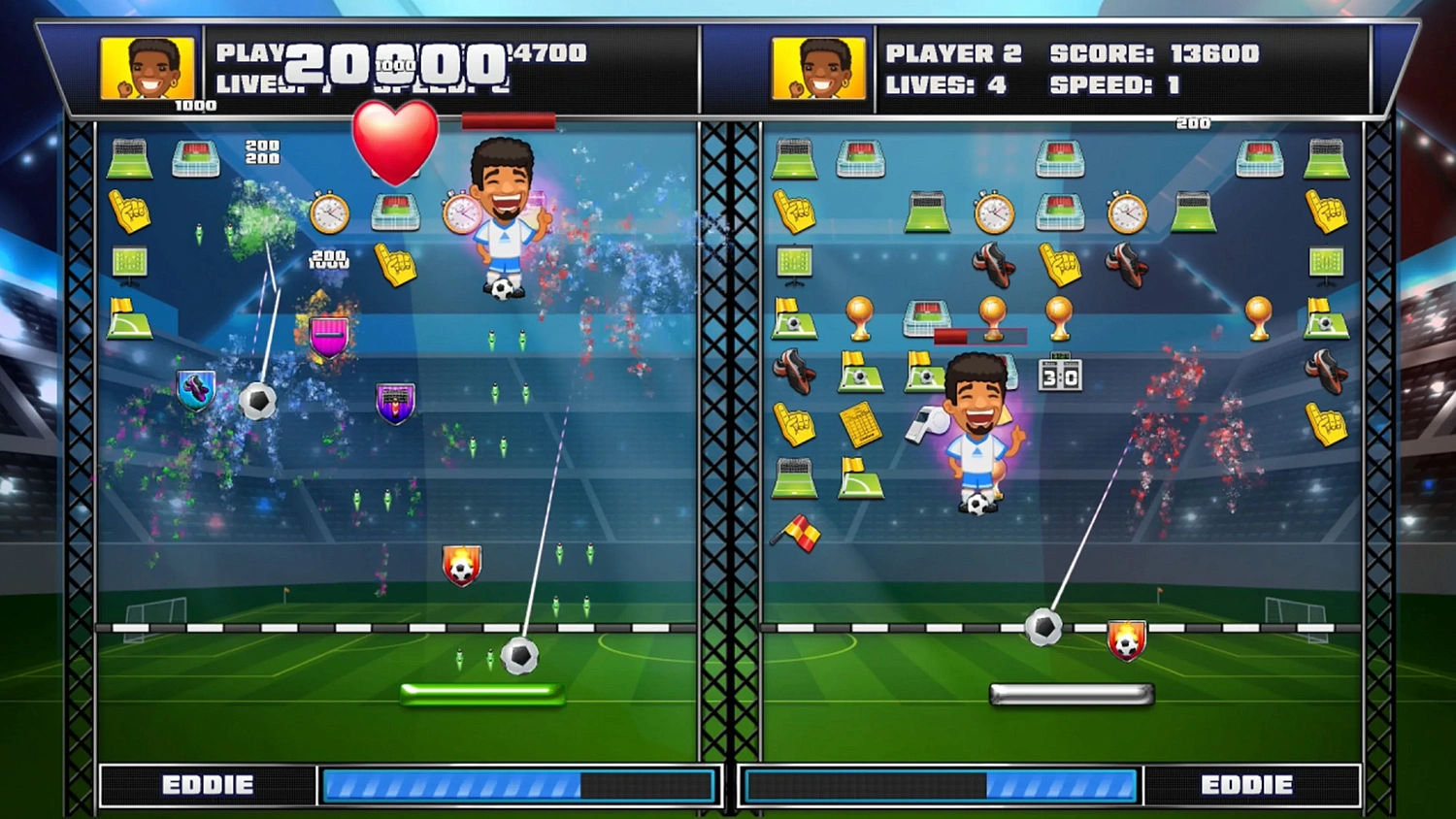Click the 3:0 scoreboard brick
1456x819 pixels.
click(1060, 375)
